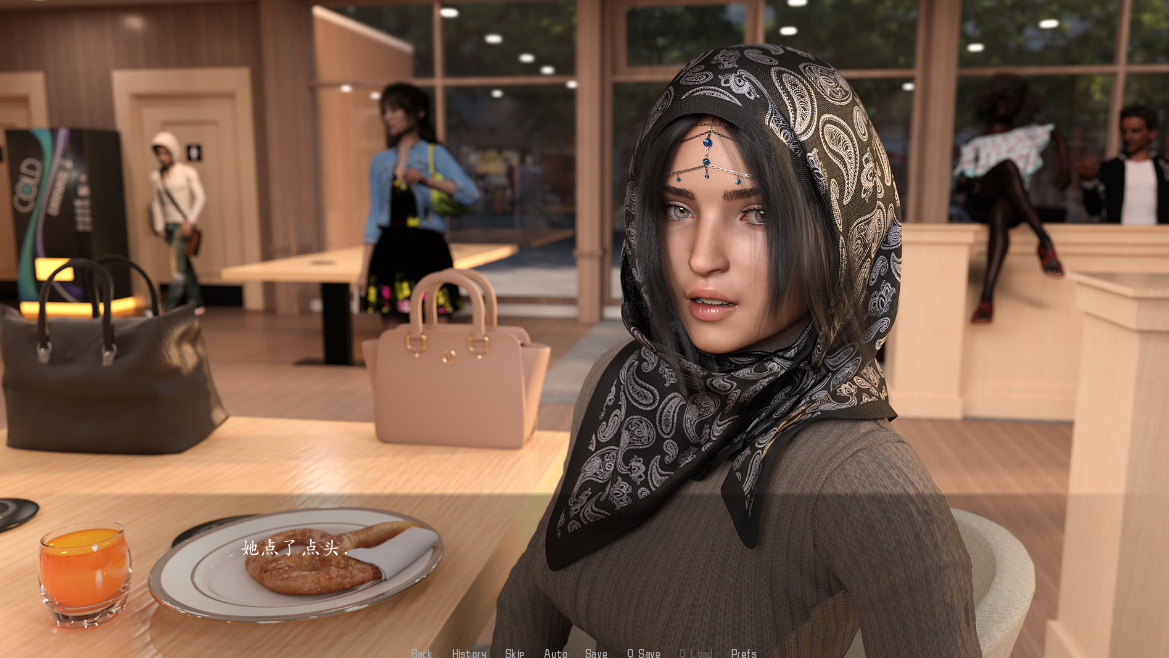The height and width of the screenshot is (658, 1169).
Task: Toggle Auto-advance mode
Action: [x=555, y=653]
